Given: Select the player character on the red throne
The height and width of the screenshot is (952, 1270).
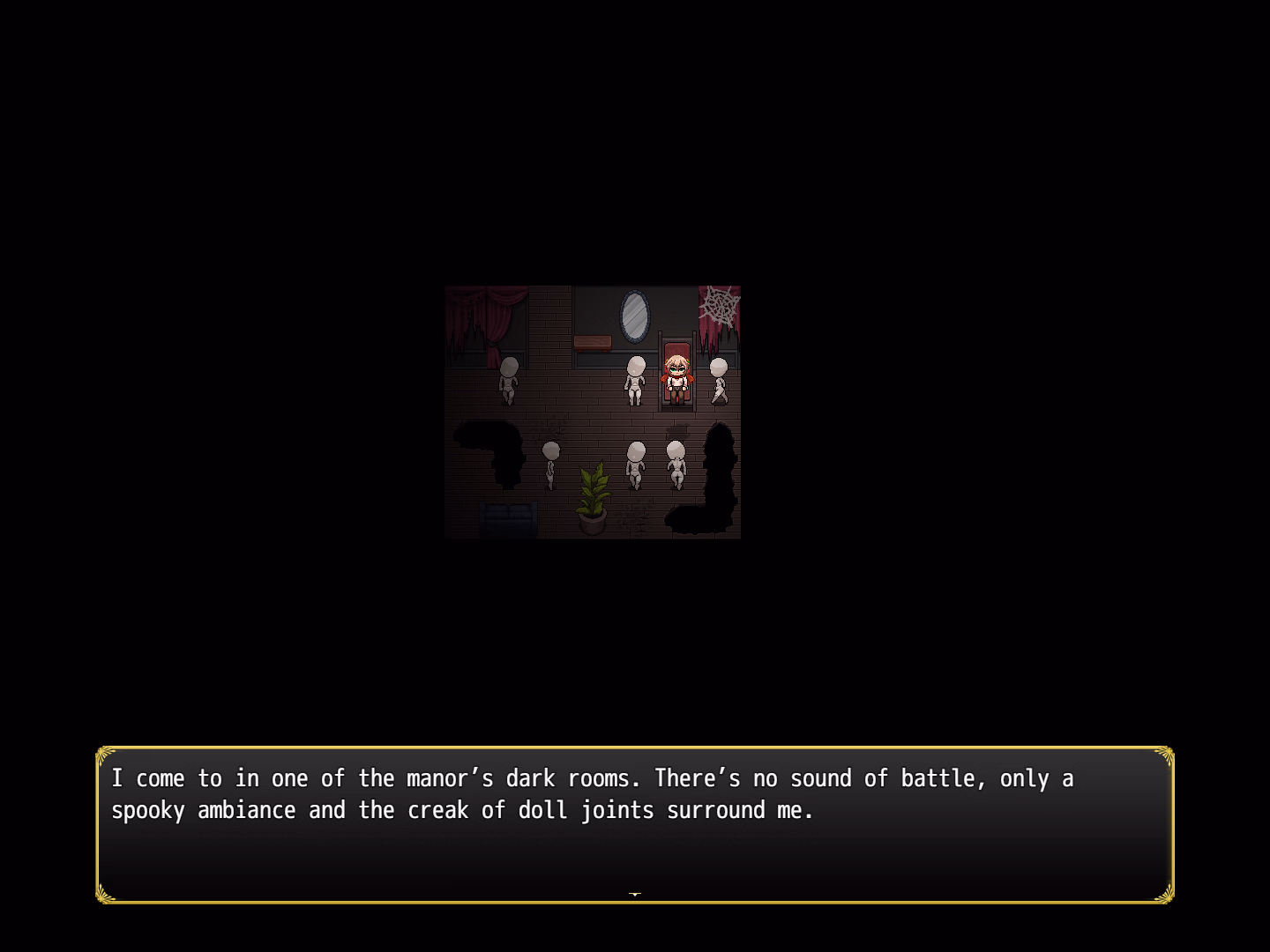Looking at the screenshot, I should (x=675, y=379).
